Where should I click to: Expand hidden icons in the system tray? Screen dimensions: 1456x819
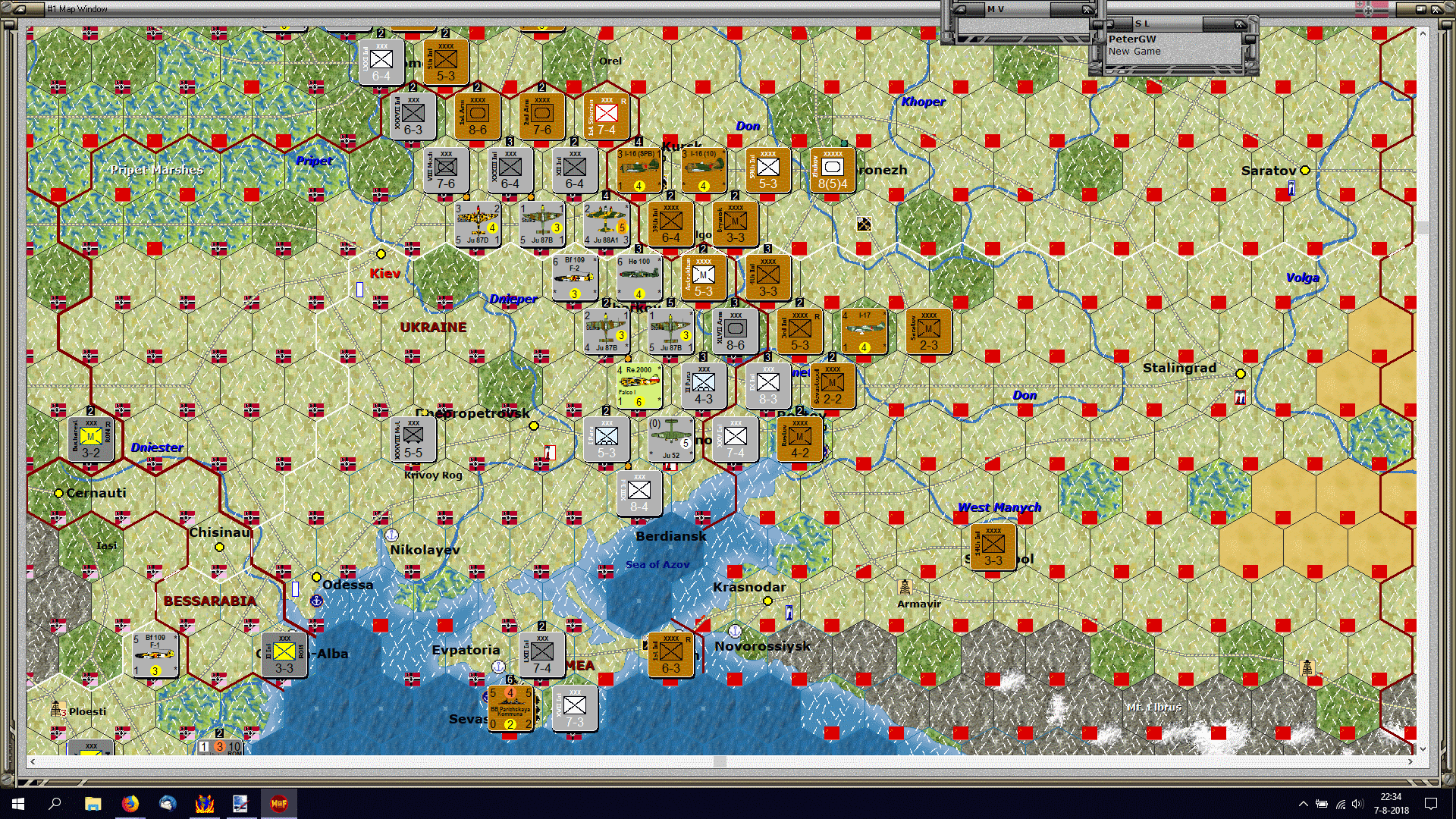tap(1305, 803)
